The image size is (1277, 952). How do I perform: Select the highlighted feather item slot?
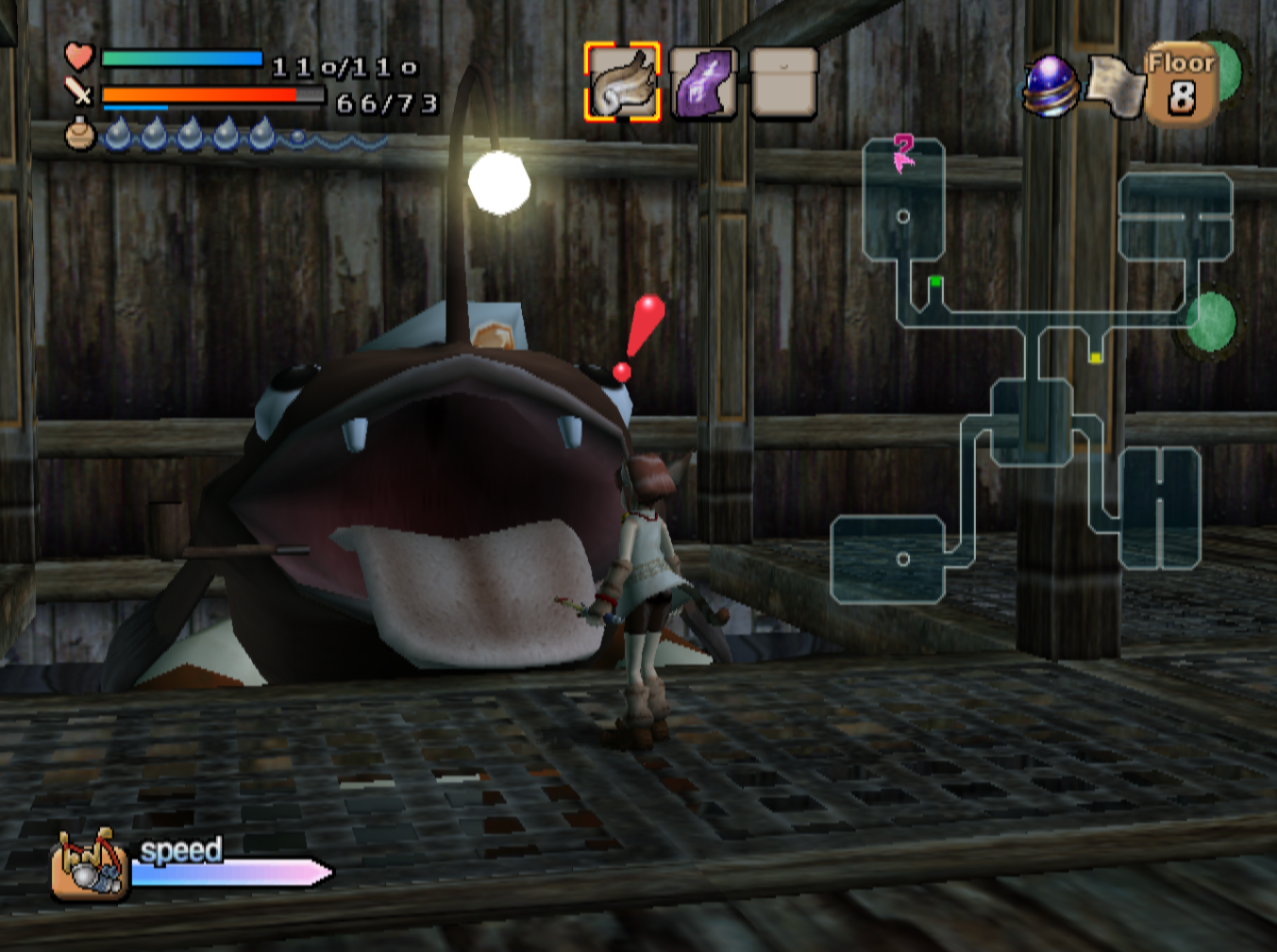coord(622,82)
